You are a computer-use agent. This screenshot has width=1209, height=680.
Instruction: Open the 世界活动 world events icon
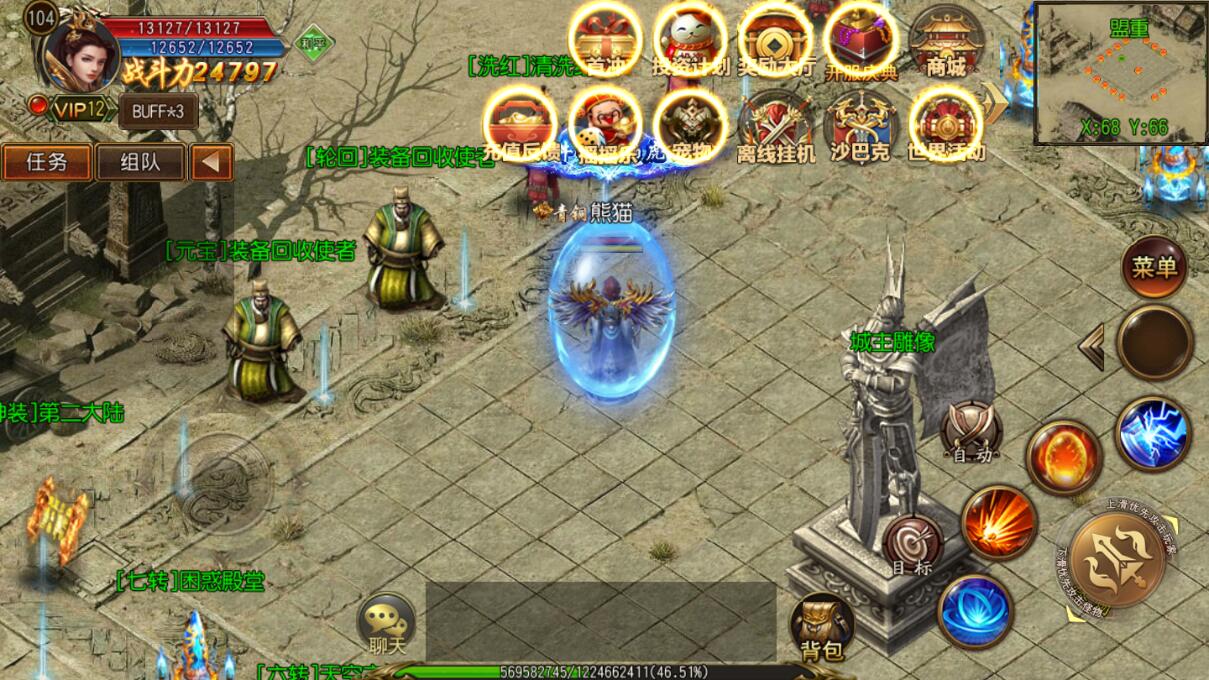pyautogui.click(x=945, y=126)
